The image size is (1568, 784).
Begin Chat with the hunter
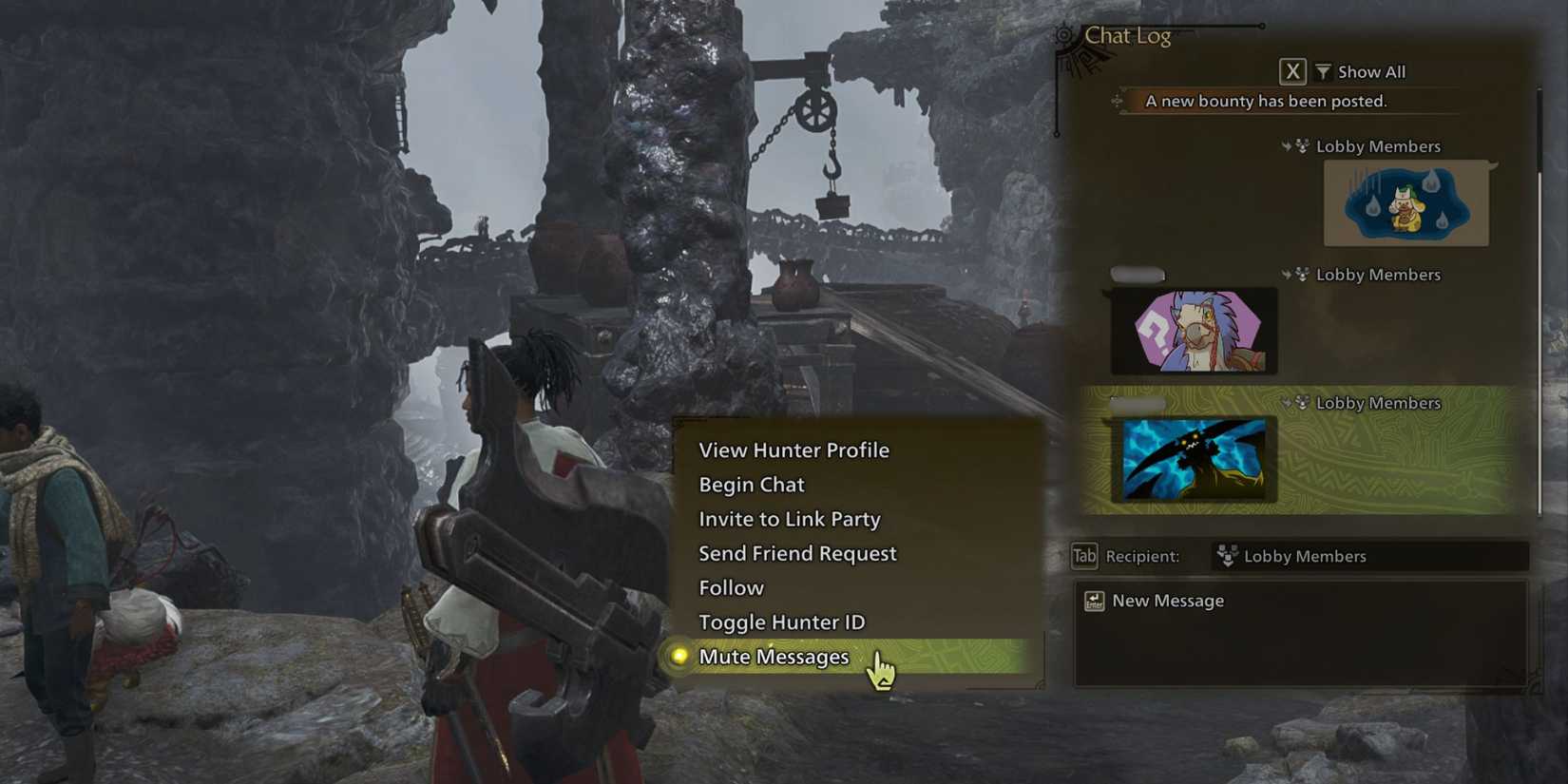point(751,485)
